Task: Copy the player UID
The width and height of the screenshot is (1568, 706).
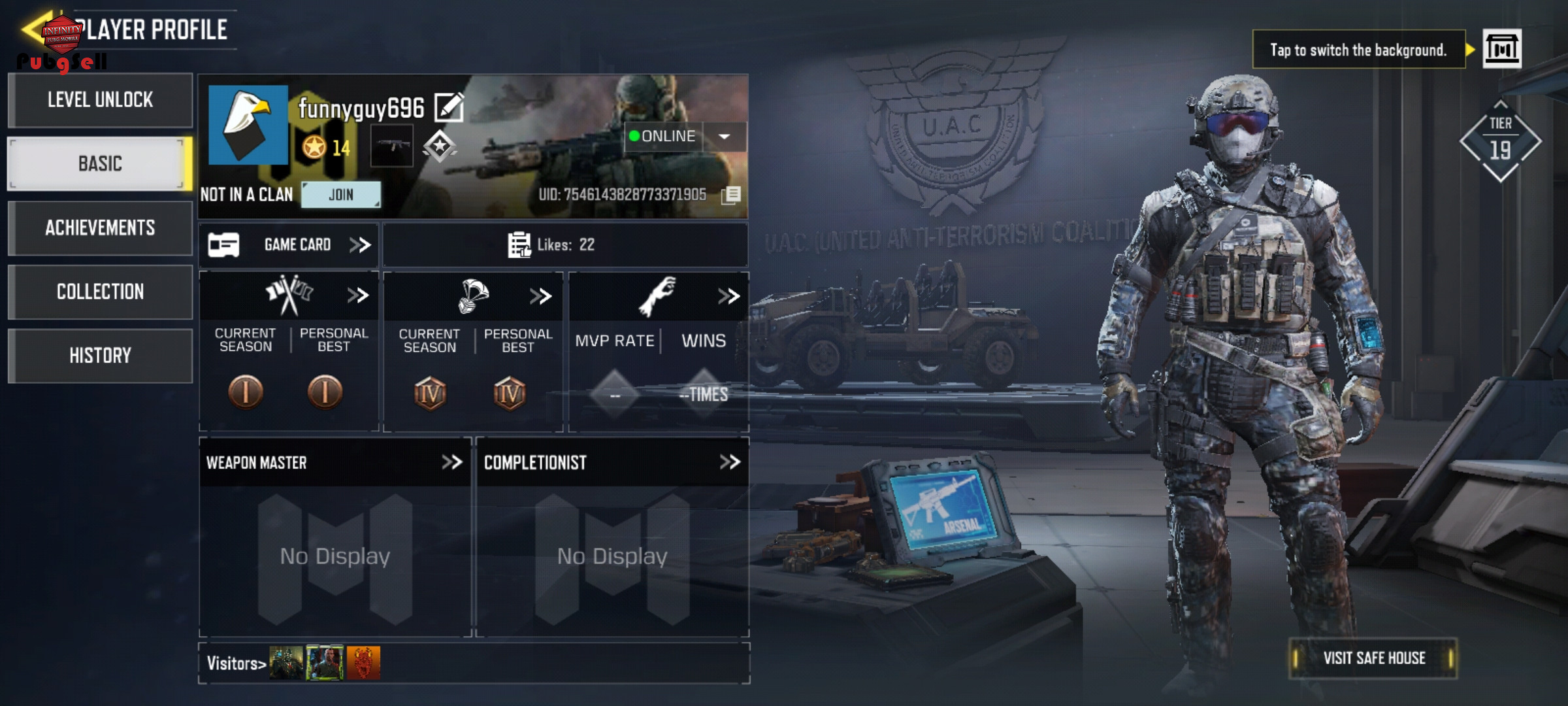Action: [x=731, y=195]
